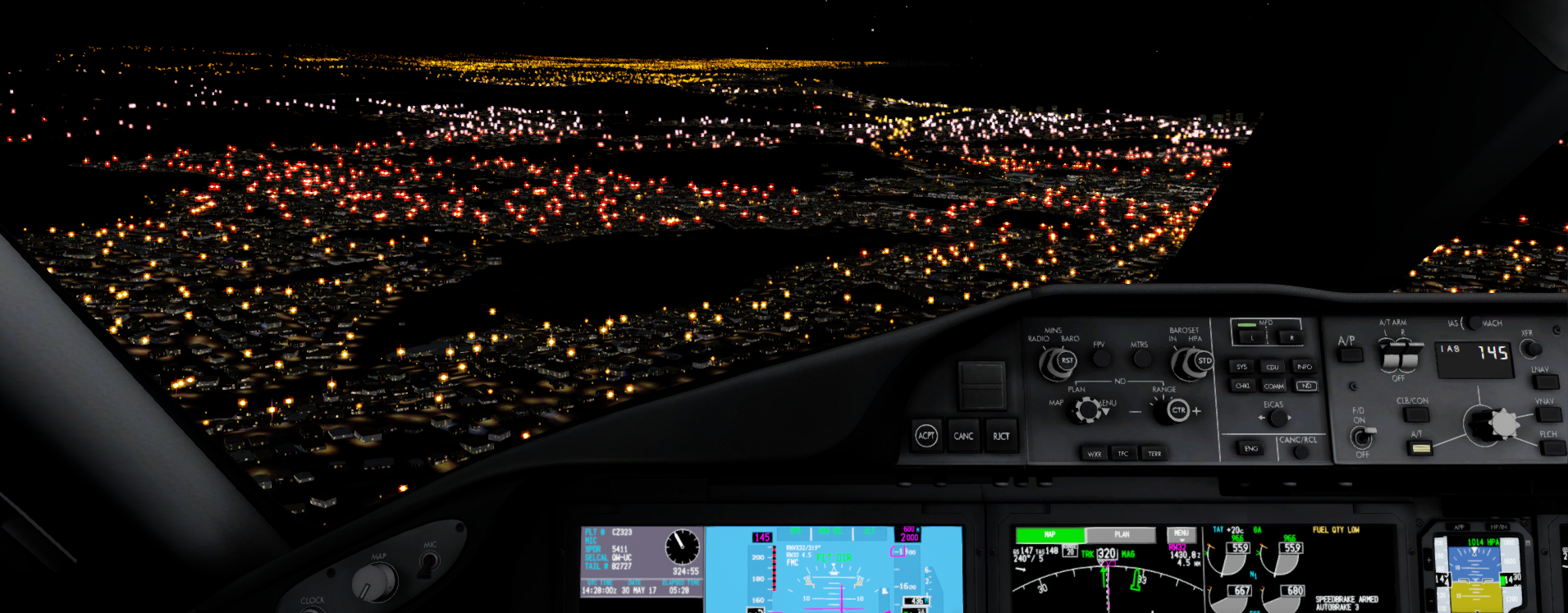Open the CHKL electronic checklist
The width and height of the screenshot is (1568, 613).
click(x=1242, y=387)
